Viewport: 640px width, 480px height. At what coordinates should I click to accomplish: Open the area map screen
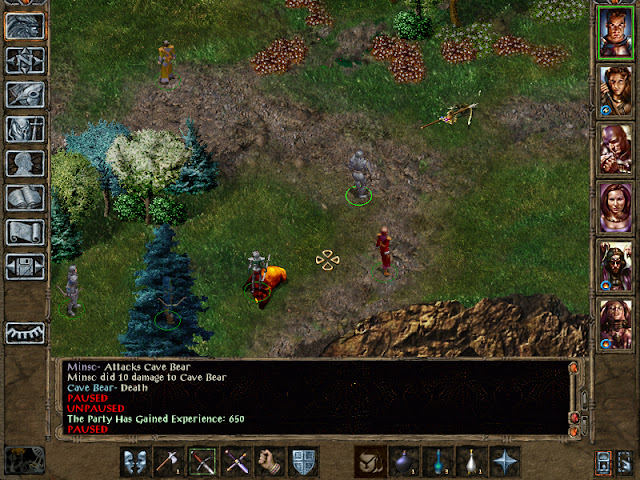(25, 59)
